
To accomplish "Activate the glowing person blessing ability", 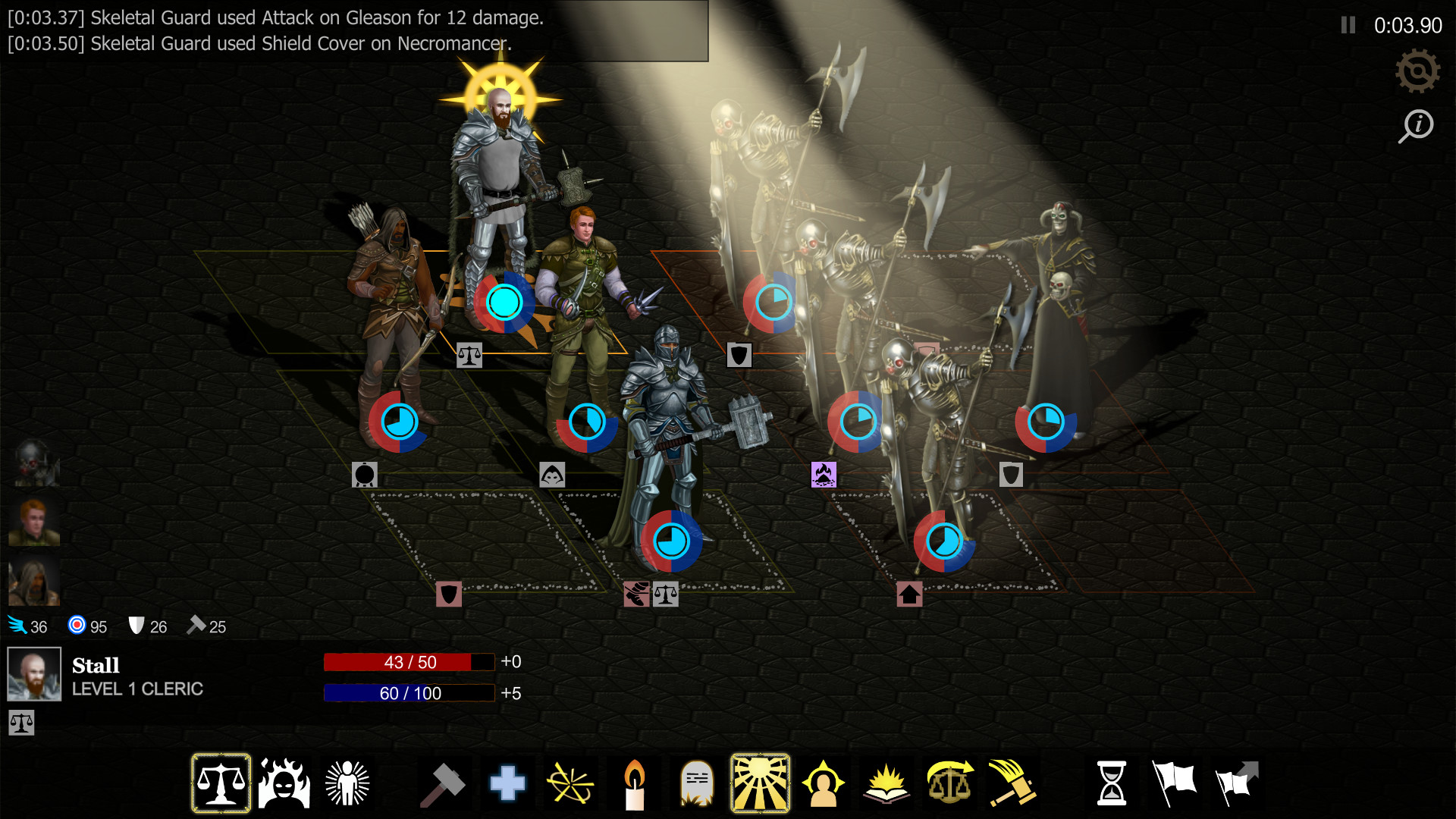I will (348, 782).
